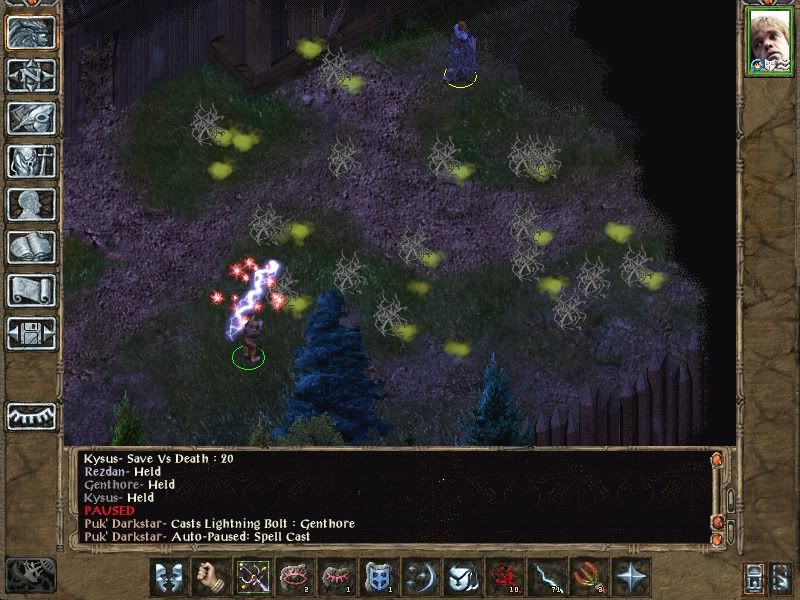Open the four-pointed star special abilities
Viewport: 800px width, 600px height.
[631, 577]
